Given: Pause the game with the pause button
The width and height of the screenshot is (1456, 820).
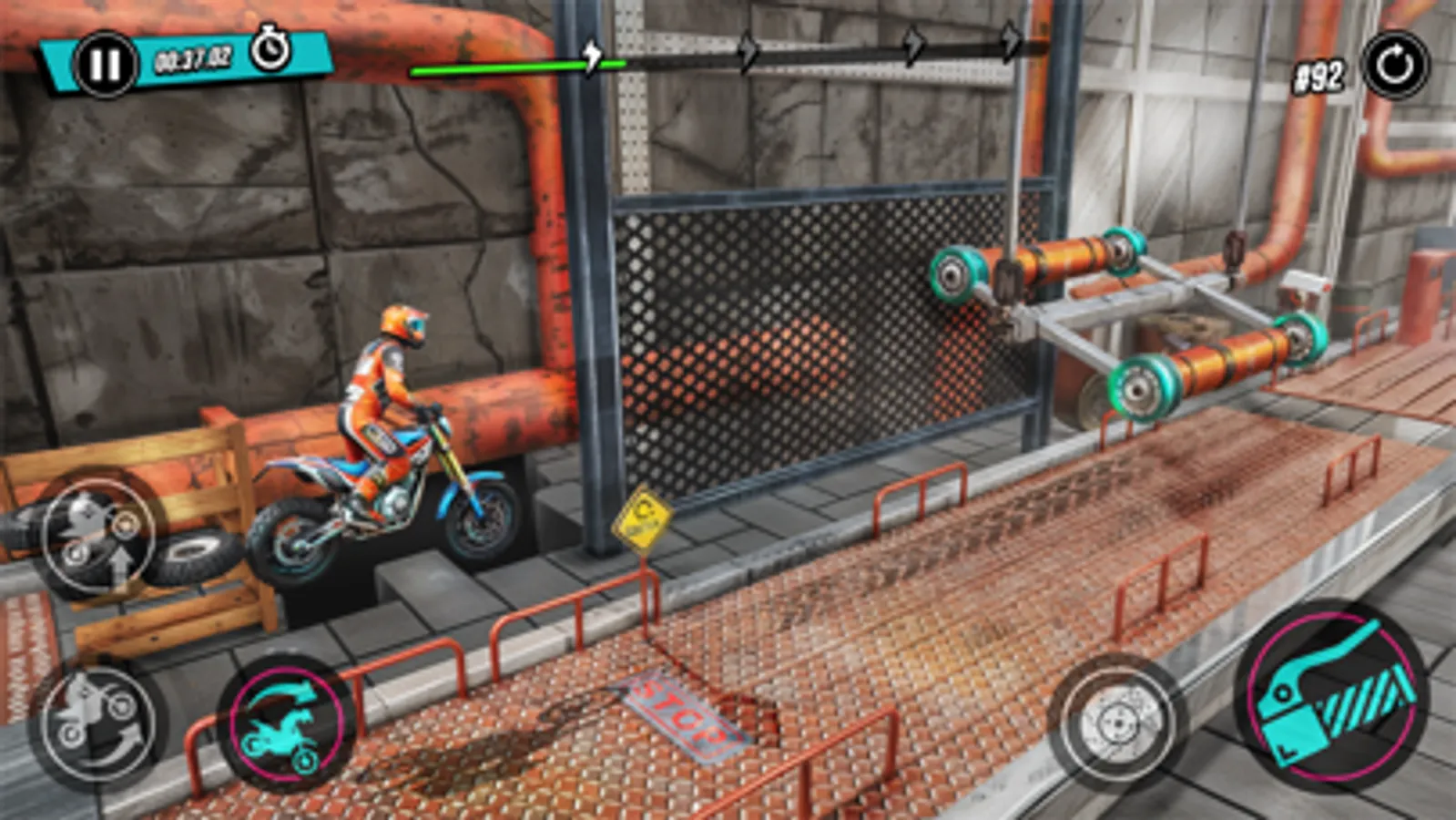Looking at the screenshot, I should 107,62.
